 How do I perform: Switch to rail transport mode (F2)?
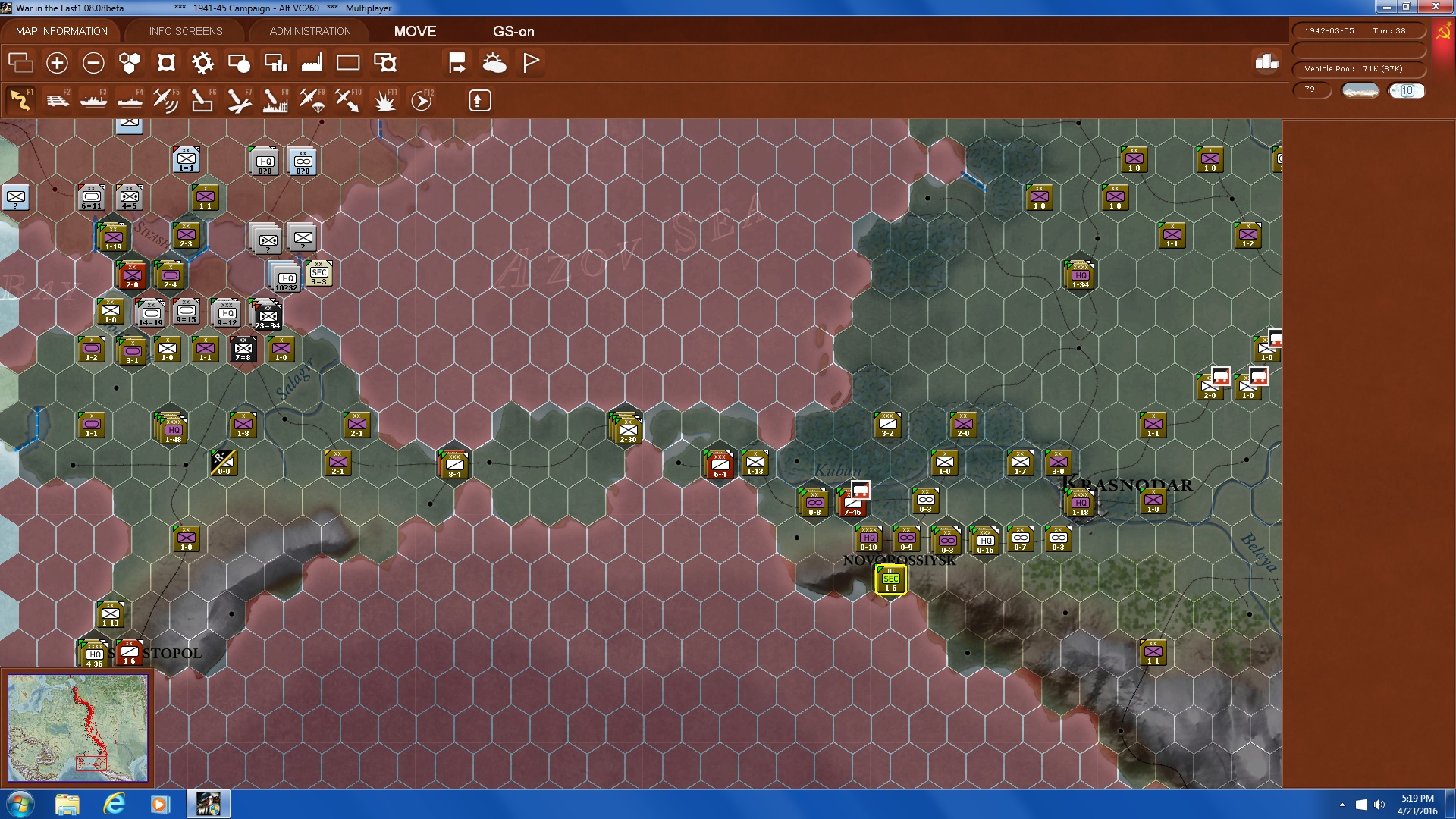58,99
